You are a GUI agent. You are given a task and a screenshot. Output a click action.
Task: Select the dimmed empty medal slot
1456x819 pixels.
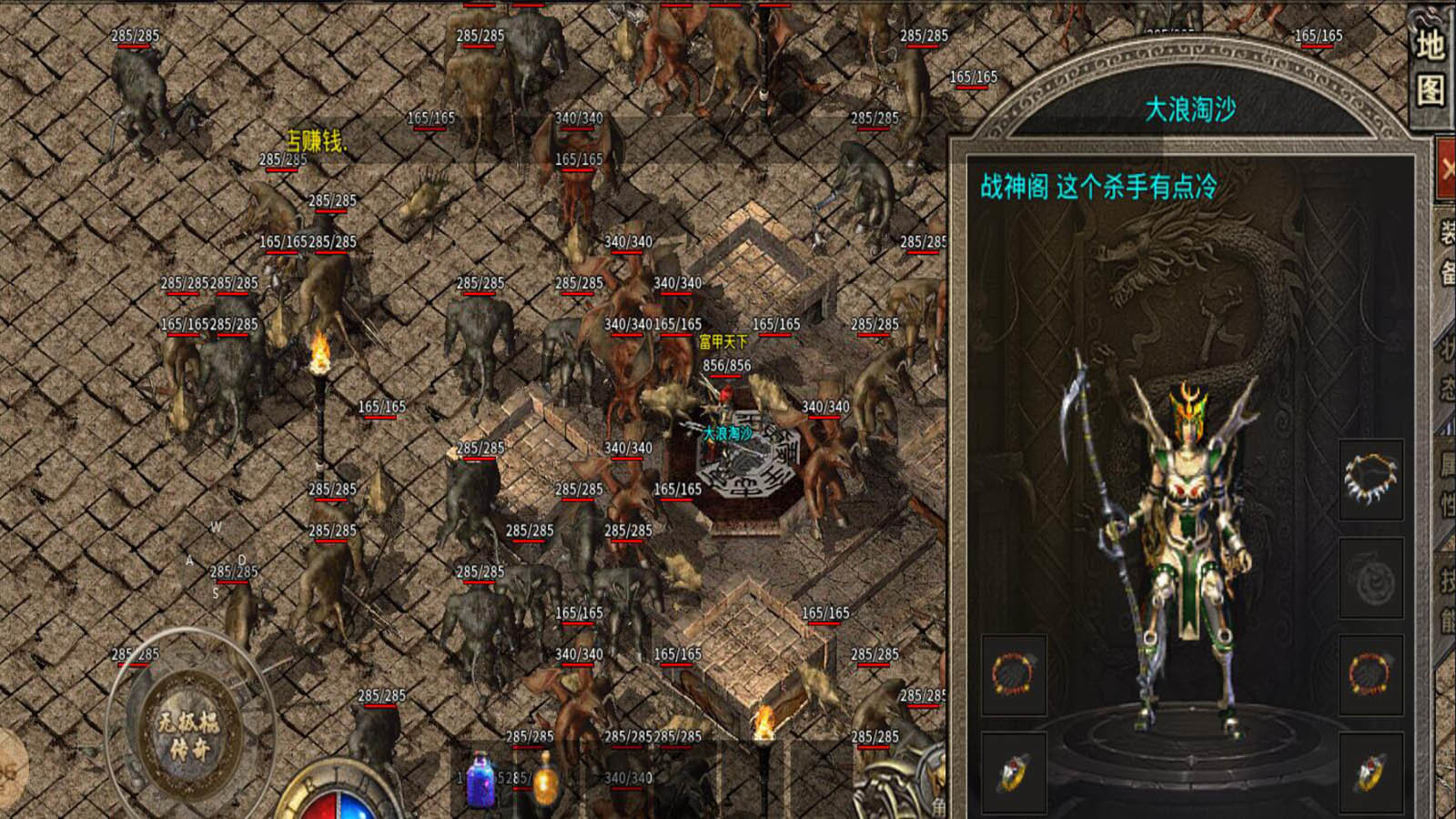(1371, 580)
